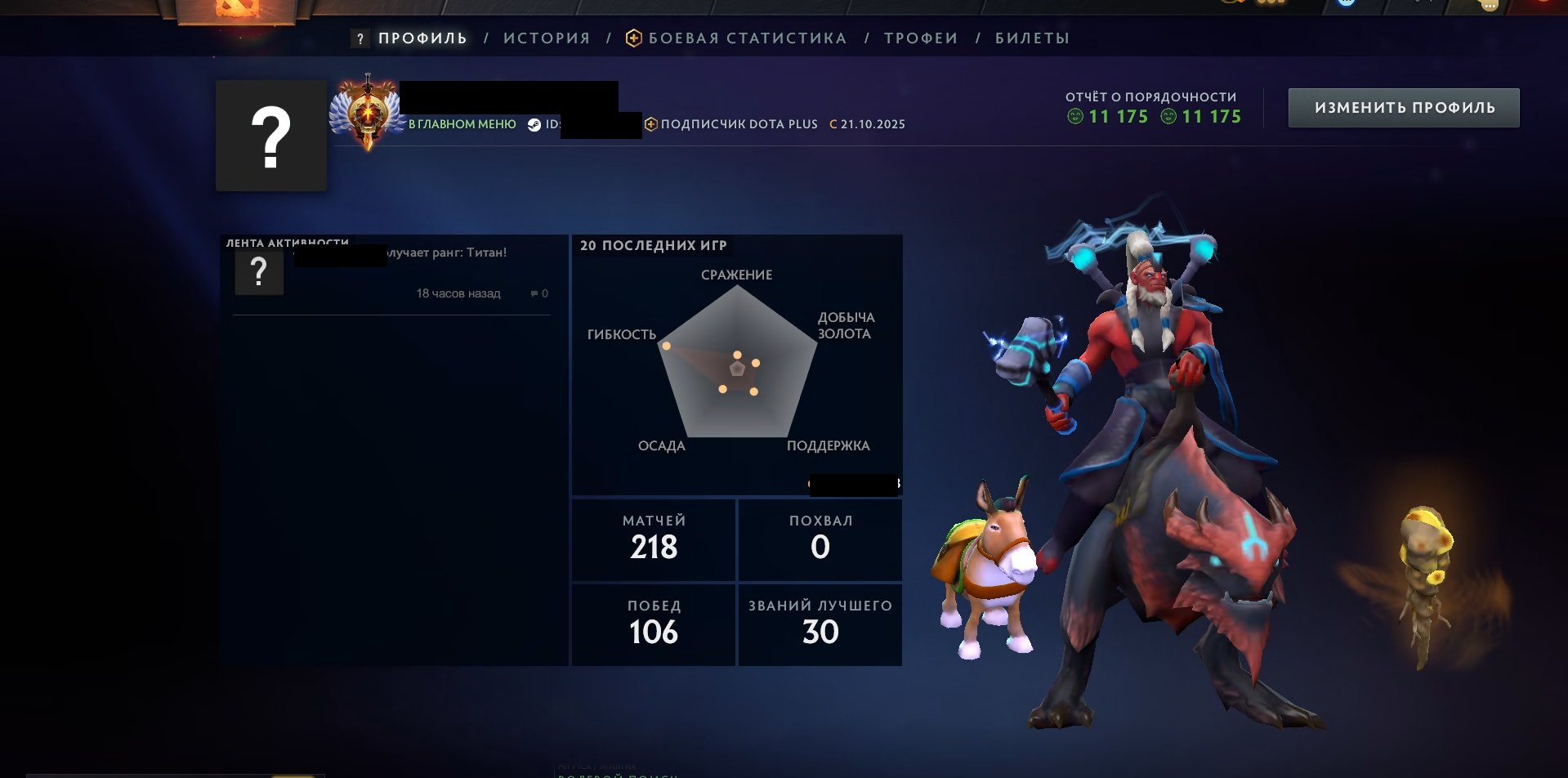View the Матчей 218 stat tile
Image resolution: width=1568 pixels, height=778 pixels.
click(x=654, y=539)
